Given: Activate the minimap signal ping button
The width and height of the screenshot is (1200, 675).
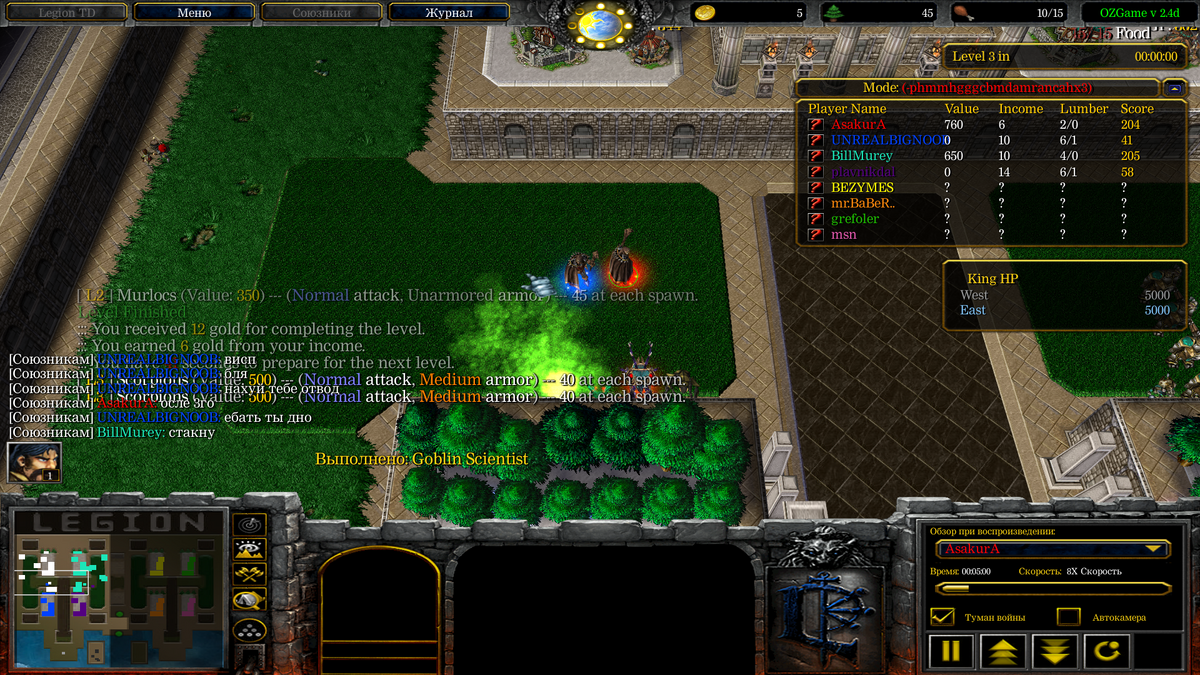Looking at the screenshot, I should tap(249, 524).
